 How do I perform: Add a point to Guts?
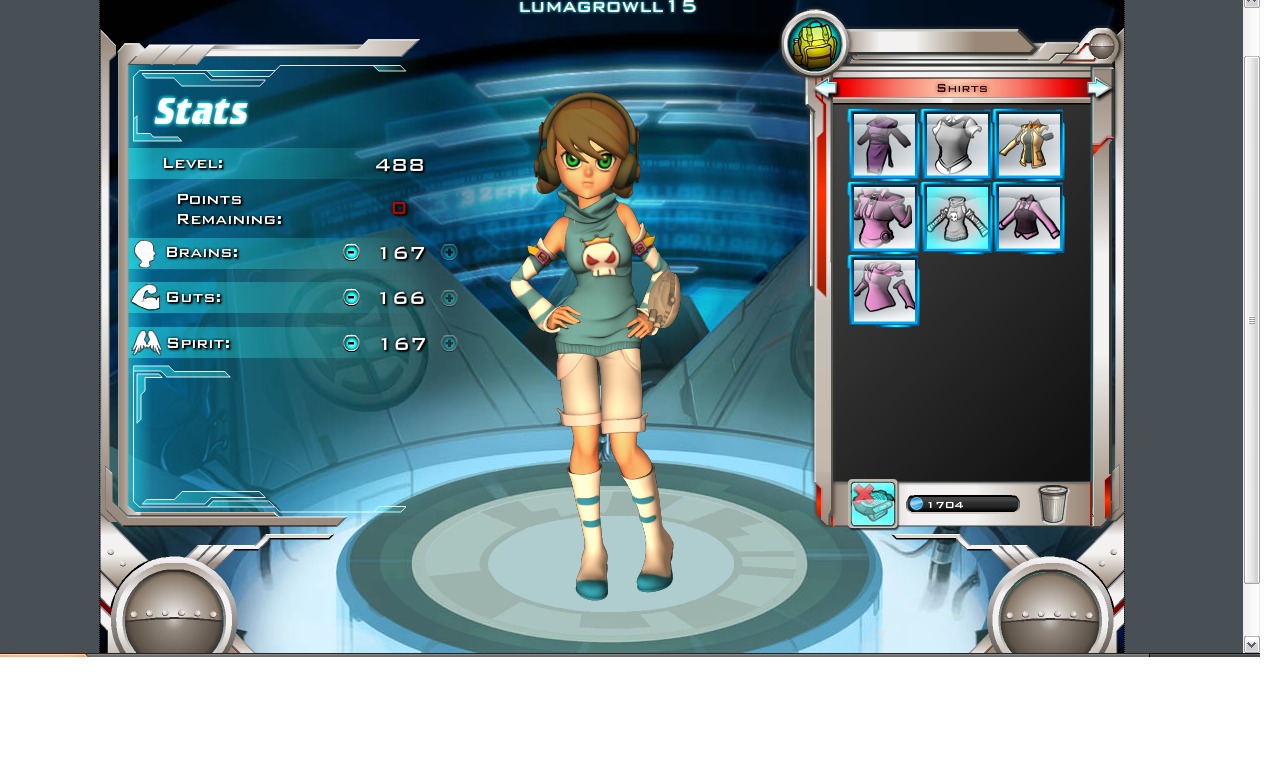click(449, 297)
